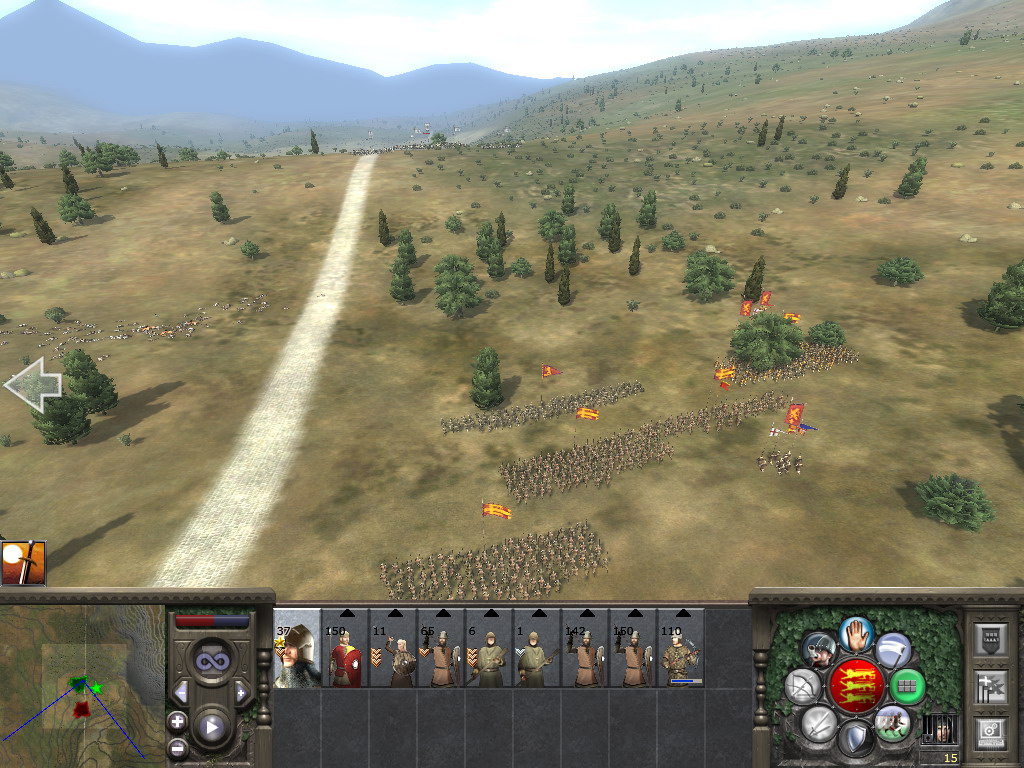This screenshot has width=1024, height=768.
Task: Zoom in the minimap with round plus button
Action: pos(177,720)
